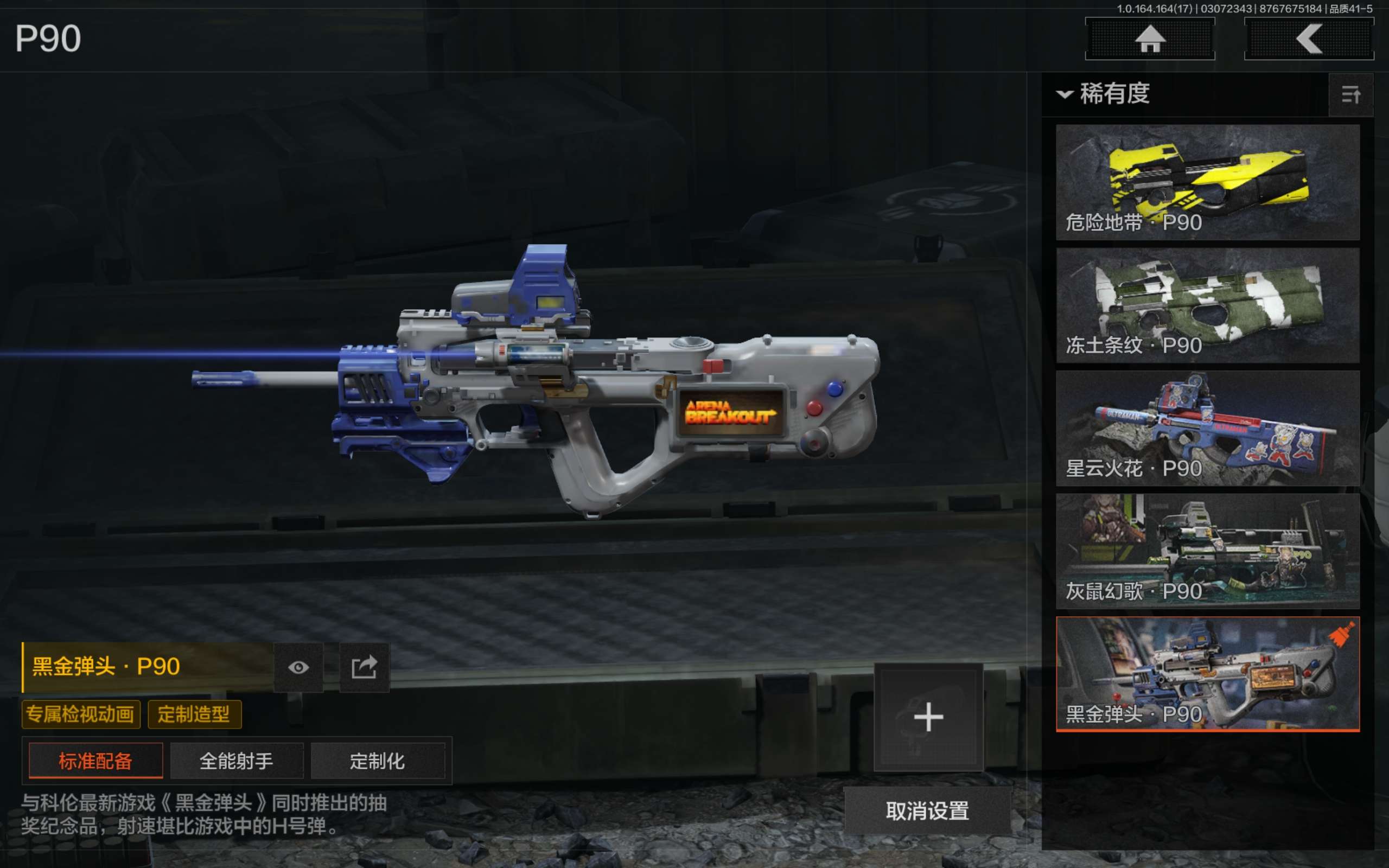This screenshot has width=1389, height=868.
Task: Click the back arrow button
Action: 1309,39
